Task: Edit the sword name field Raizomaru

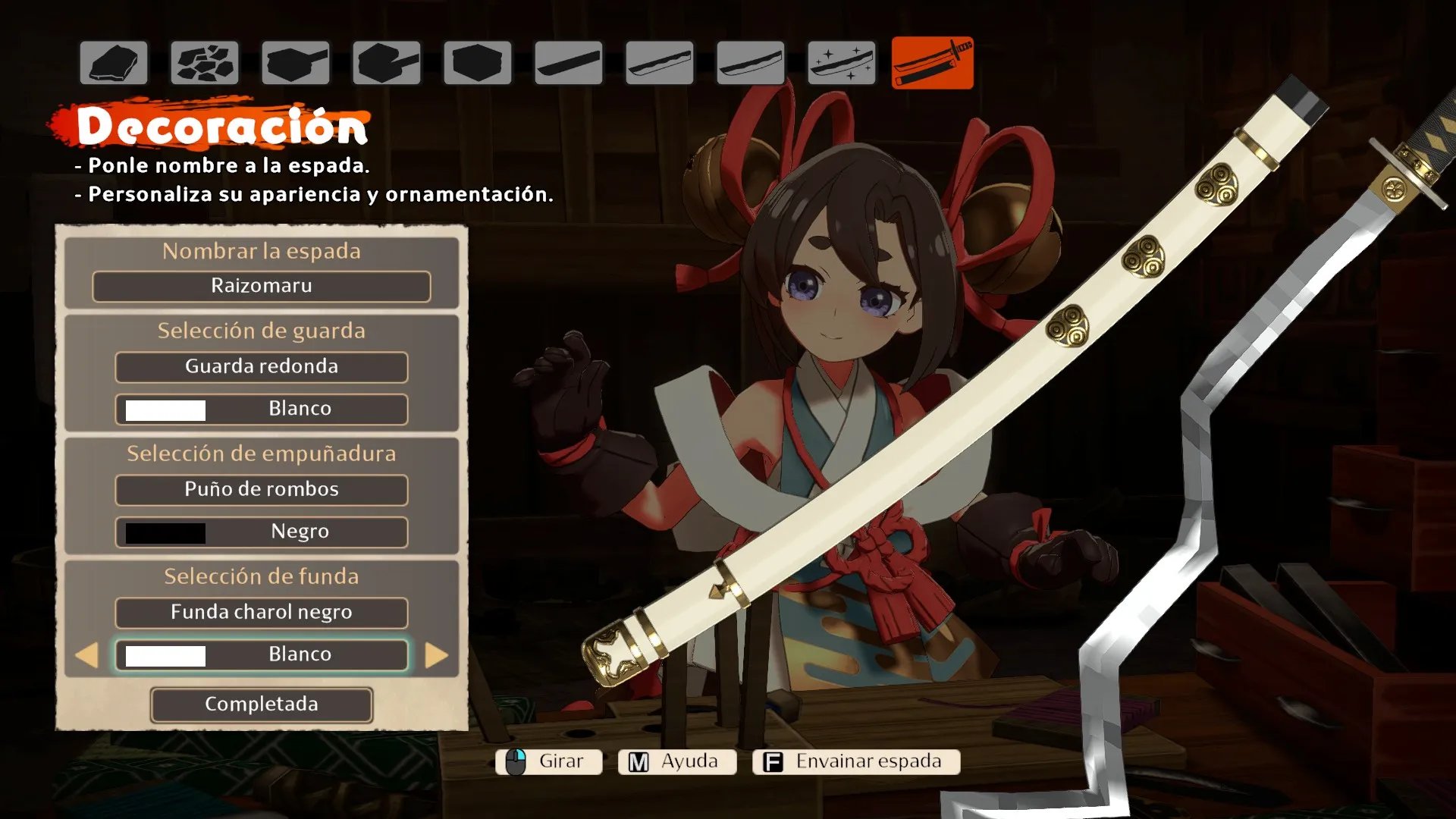Action: (x=261, y=287)
